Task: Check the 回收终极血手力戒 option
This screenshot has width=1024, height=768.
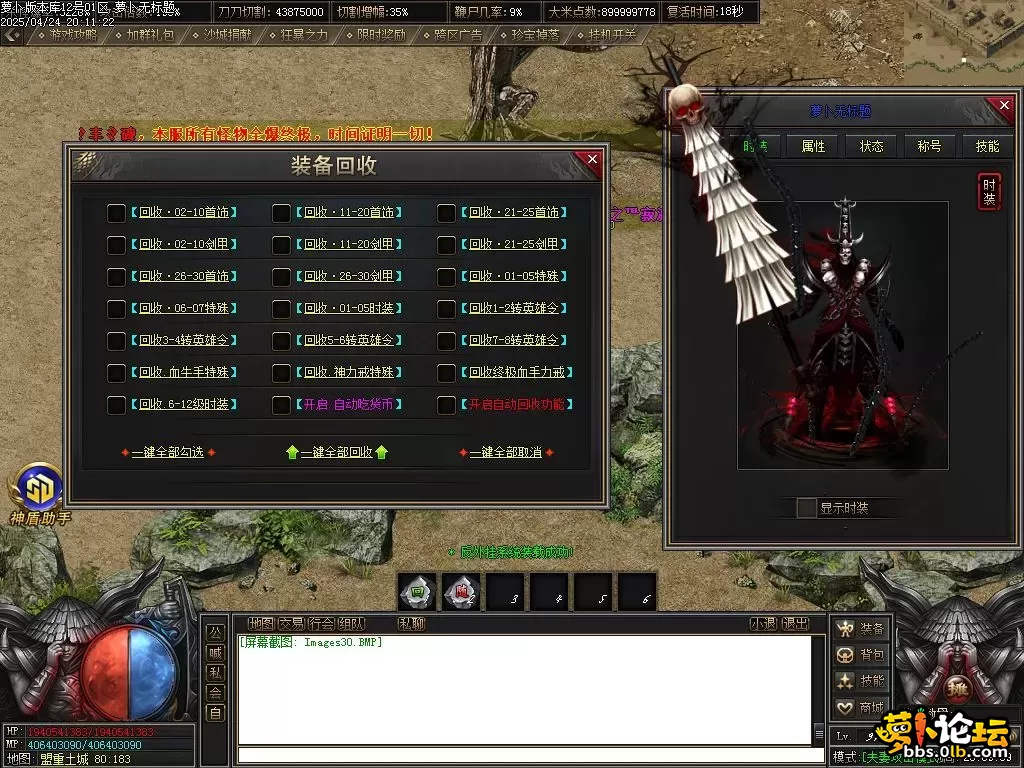Action: [447, 373]
